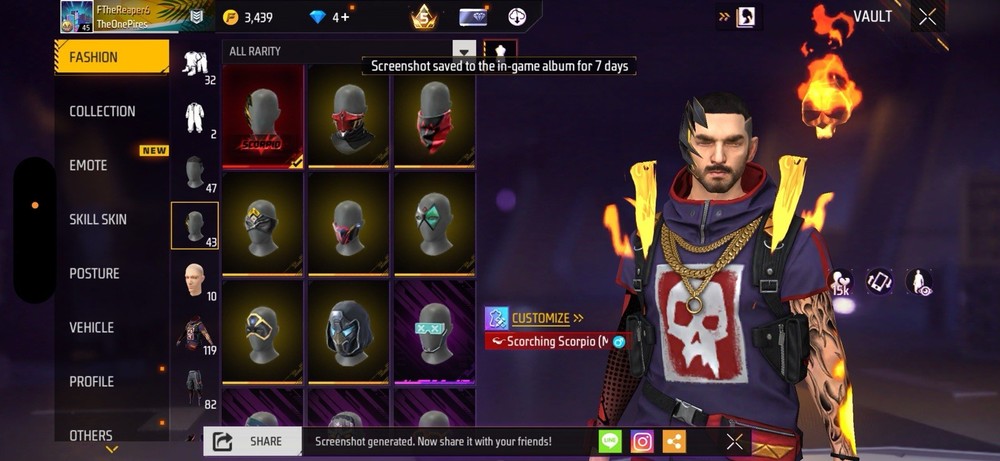Viewport: 1000px width, 461px height.
Task: Dismiss the screenshot share bar
Action: click(734, 441)
